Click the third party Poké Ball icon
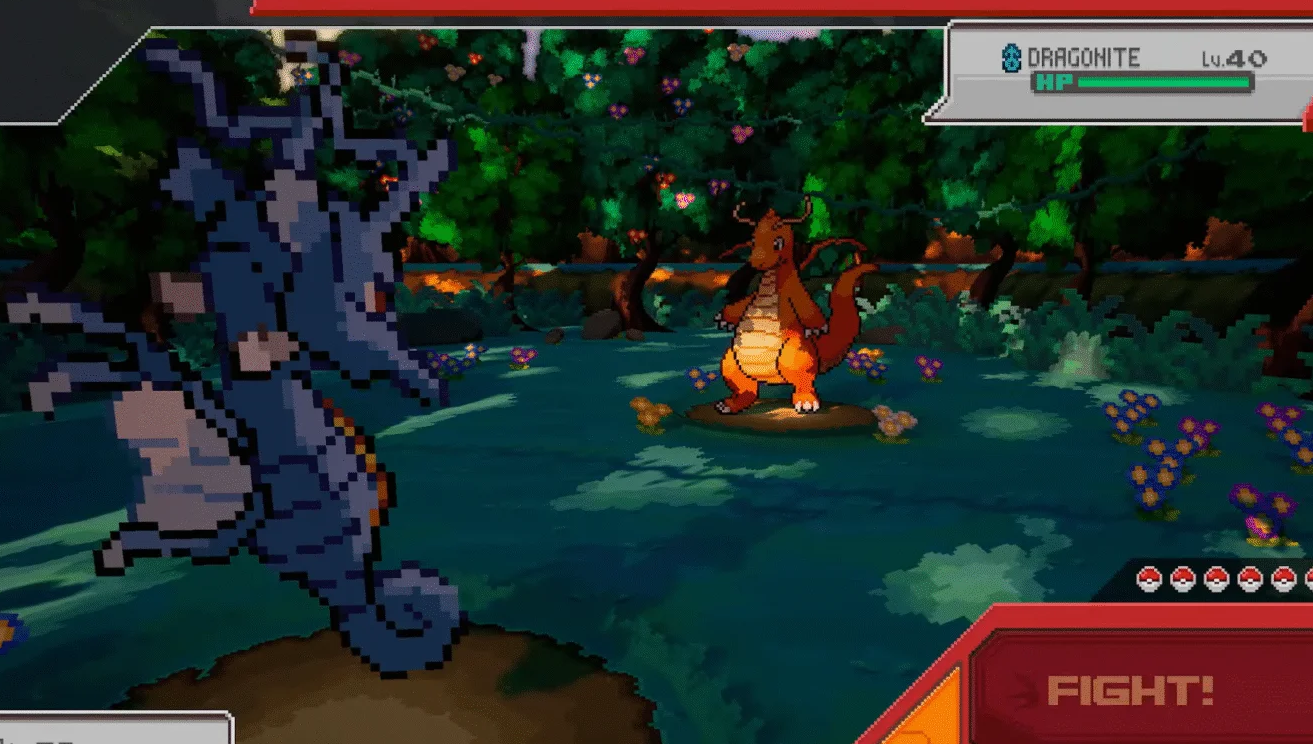The height and width of the screenshot is (744, 1313). pos(1217,578)
